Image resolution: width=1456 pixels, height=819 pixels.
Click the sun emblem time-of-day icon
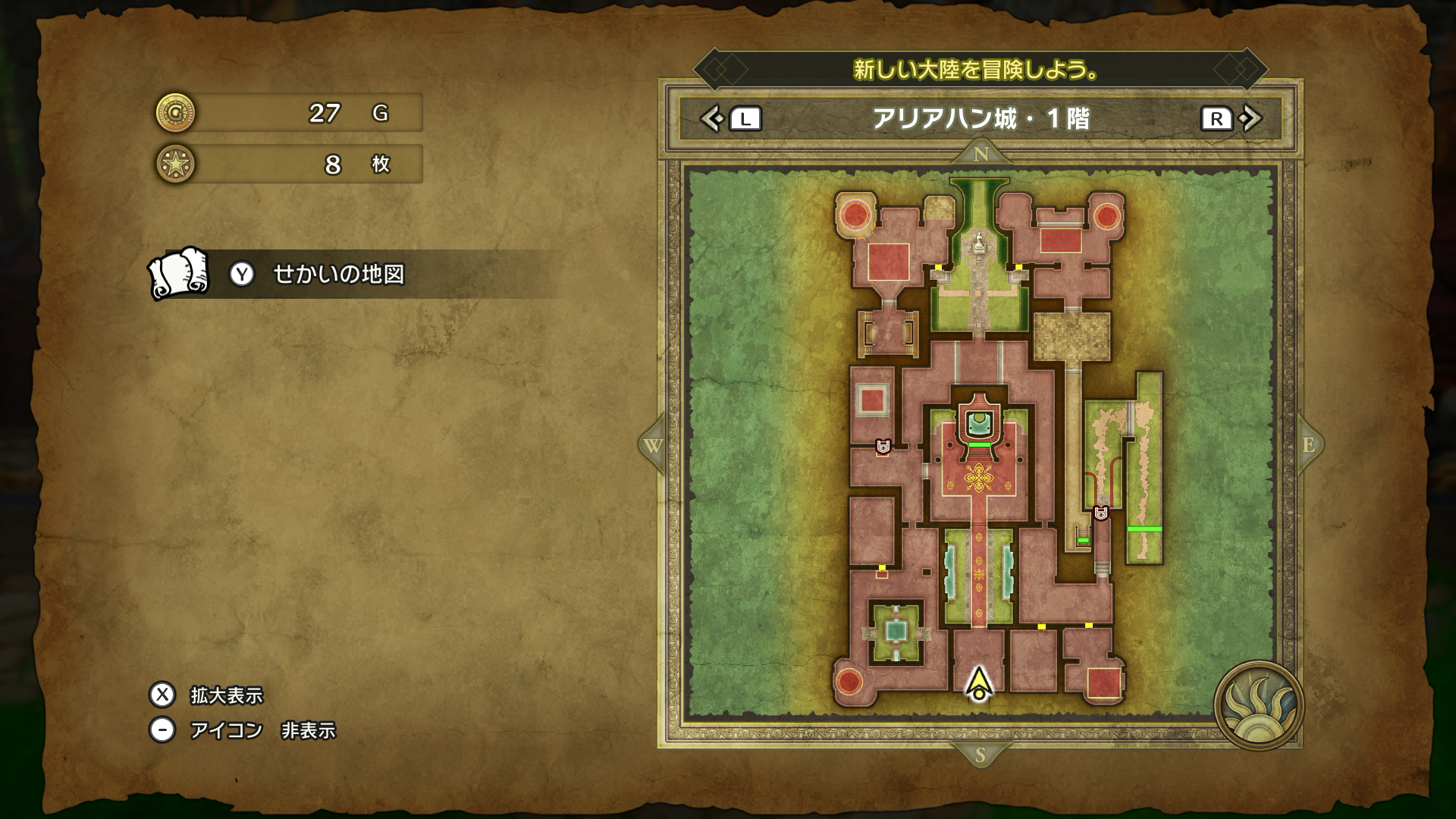(1258, 705)
